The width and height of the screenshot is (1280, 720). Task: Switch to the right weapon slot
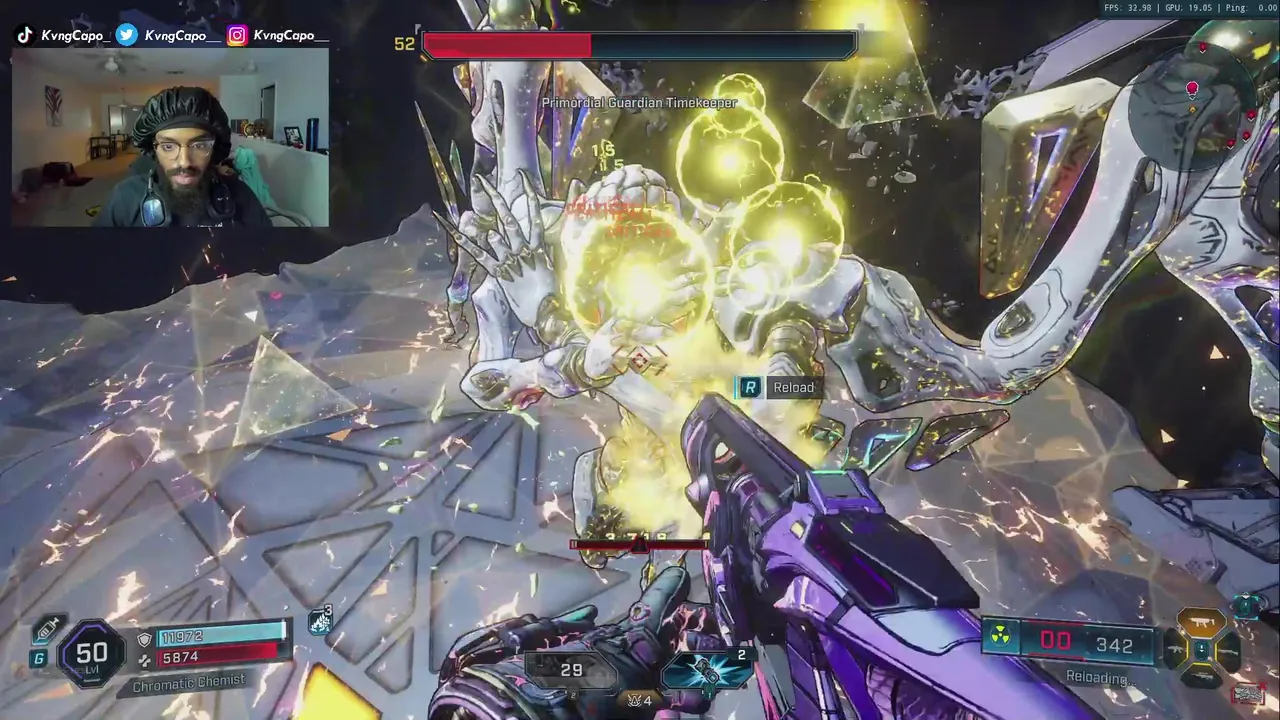pyautogui.click(x=1228, y=650)
